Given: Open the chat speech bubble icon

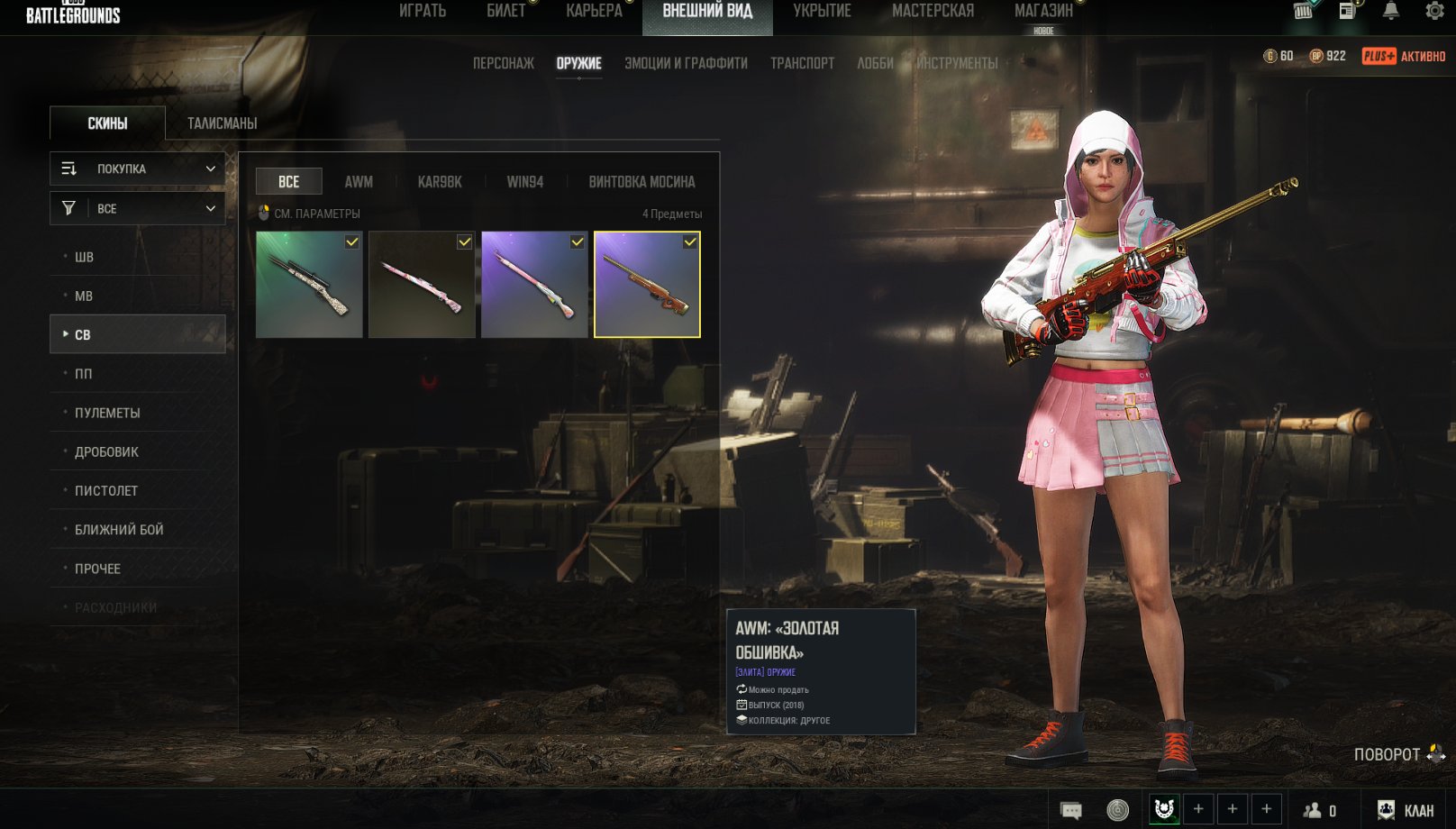Looking at the screenshot, I should click(1071, 810).
